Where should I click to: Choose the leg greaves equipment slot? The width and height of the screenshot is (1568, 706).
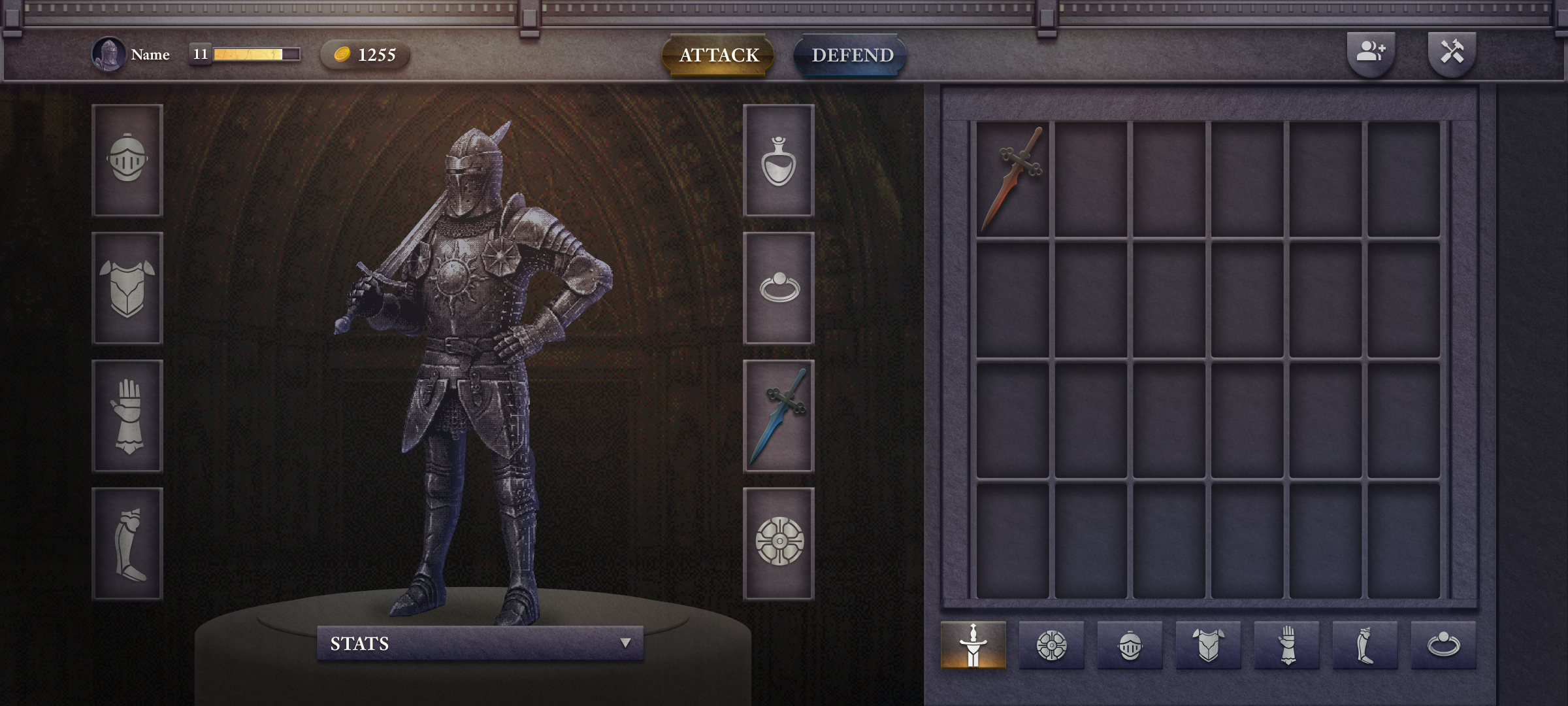tap(127, 543)
